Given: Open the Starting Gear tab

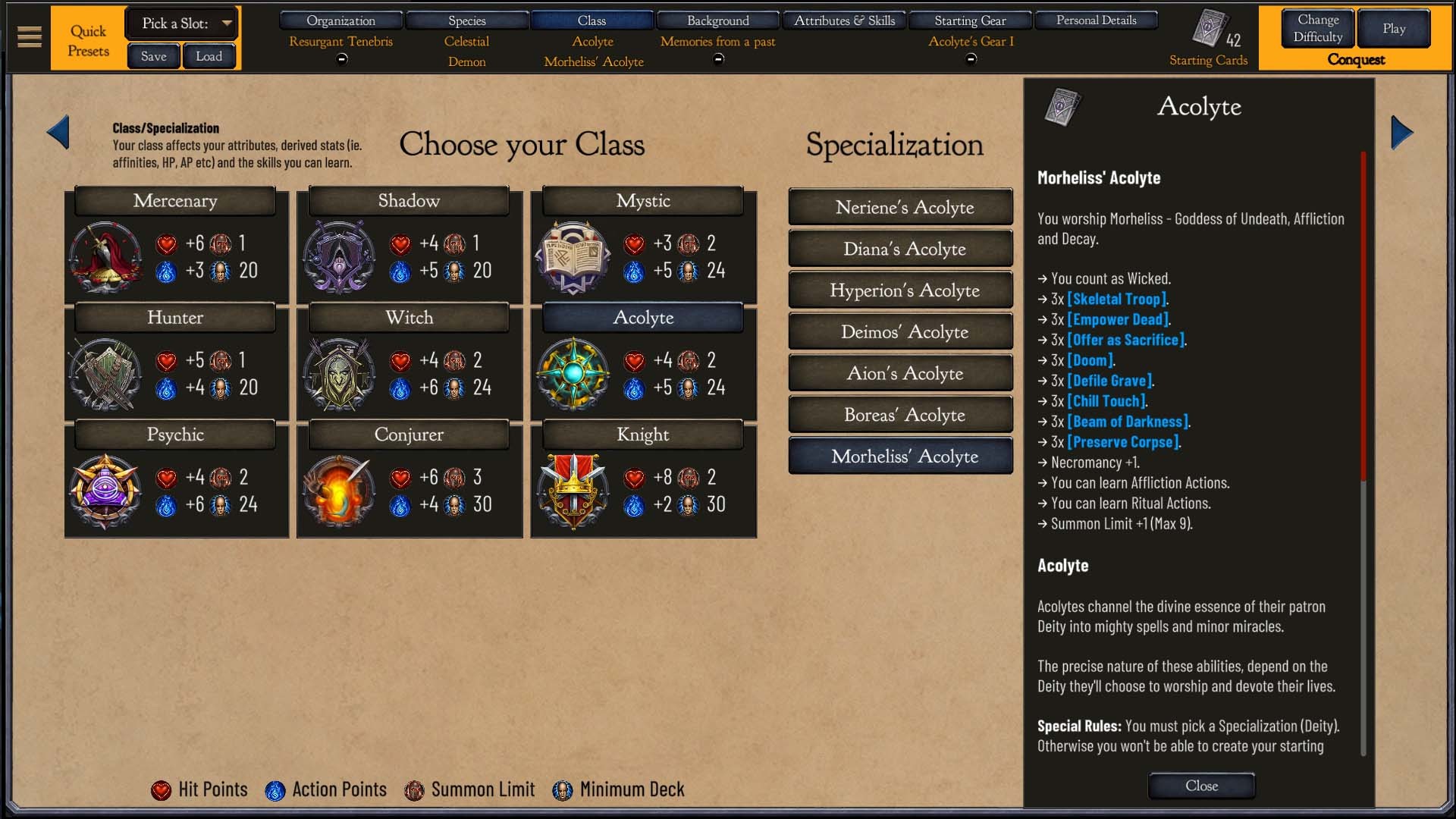Looking at the screenshot, I should tap(970, 20).
